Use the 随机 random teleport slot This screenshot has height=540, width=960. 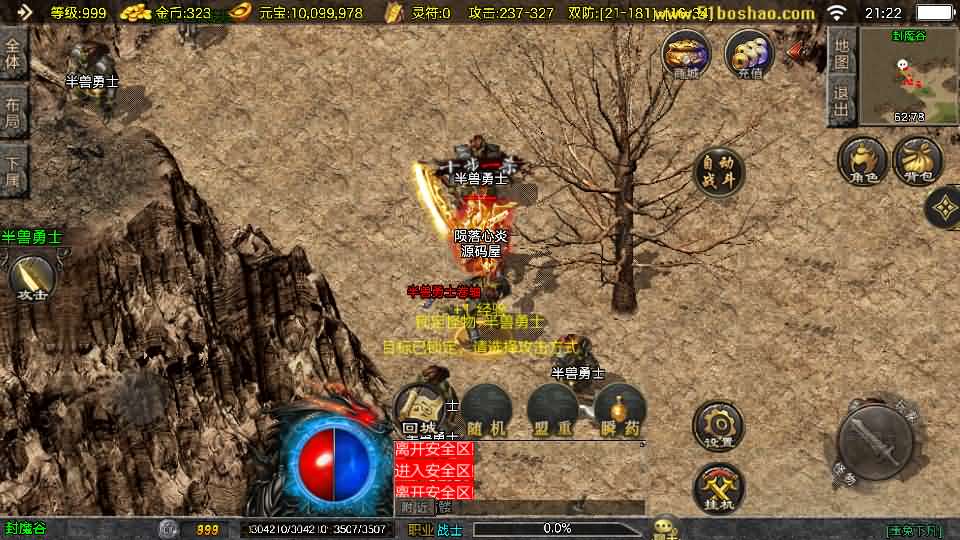pos(486,410)
